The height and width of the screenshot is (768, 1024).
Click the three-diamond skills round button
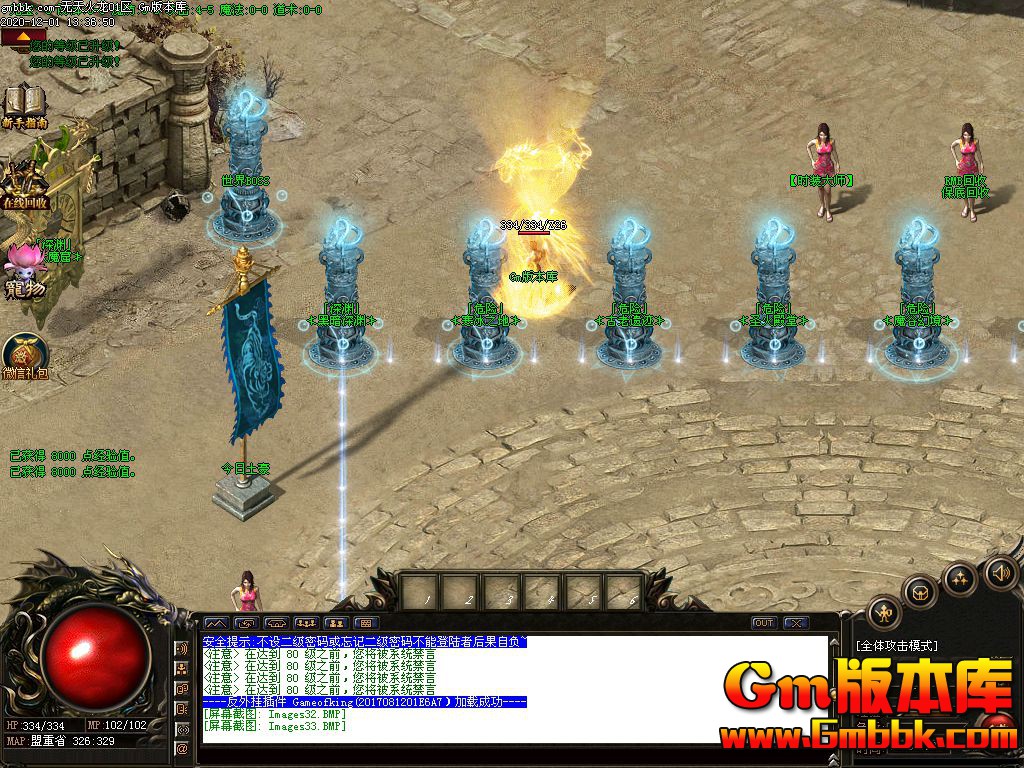960,578
